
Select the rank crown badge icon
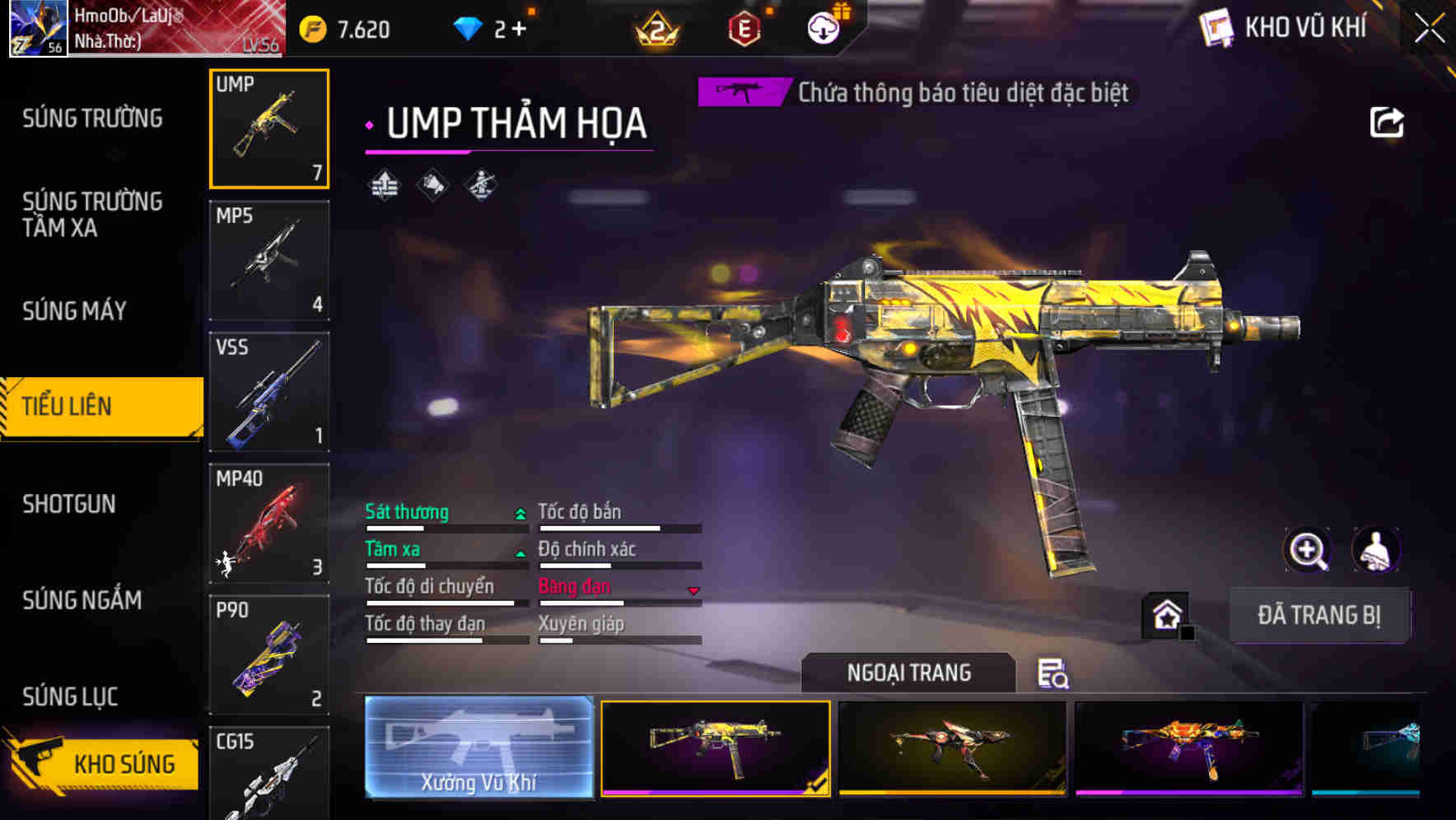point(656,27)
